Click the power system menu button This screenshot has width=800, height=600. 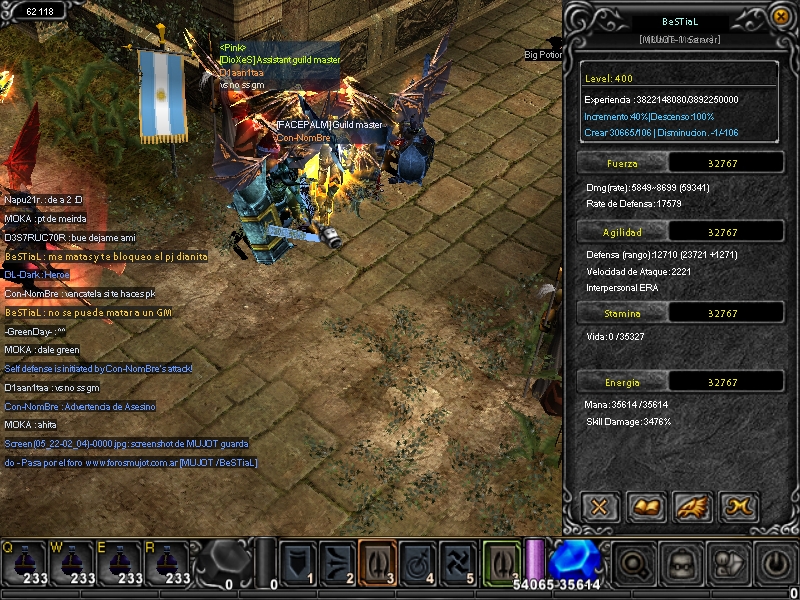pos(776,564)
